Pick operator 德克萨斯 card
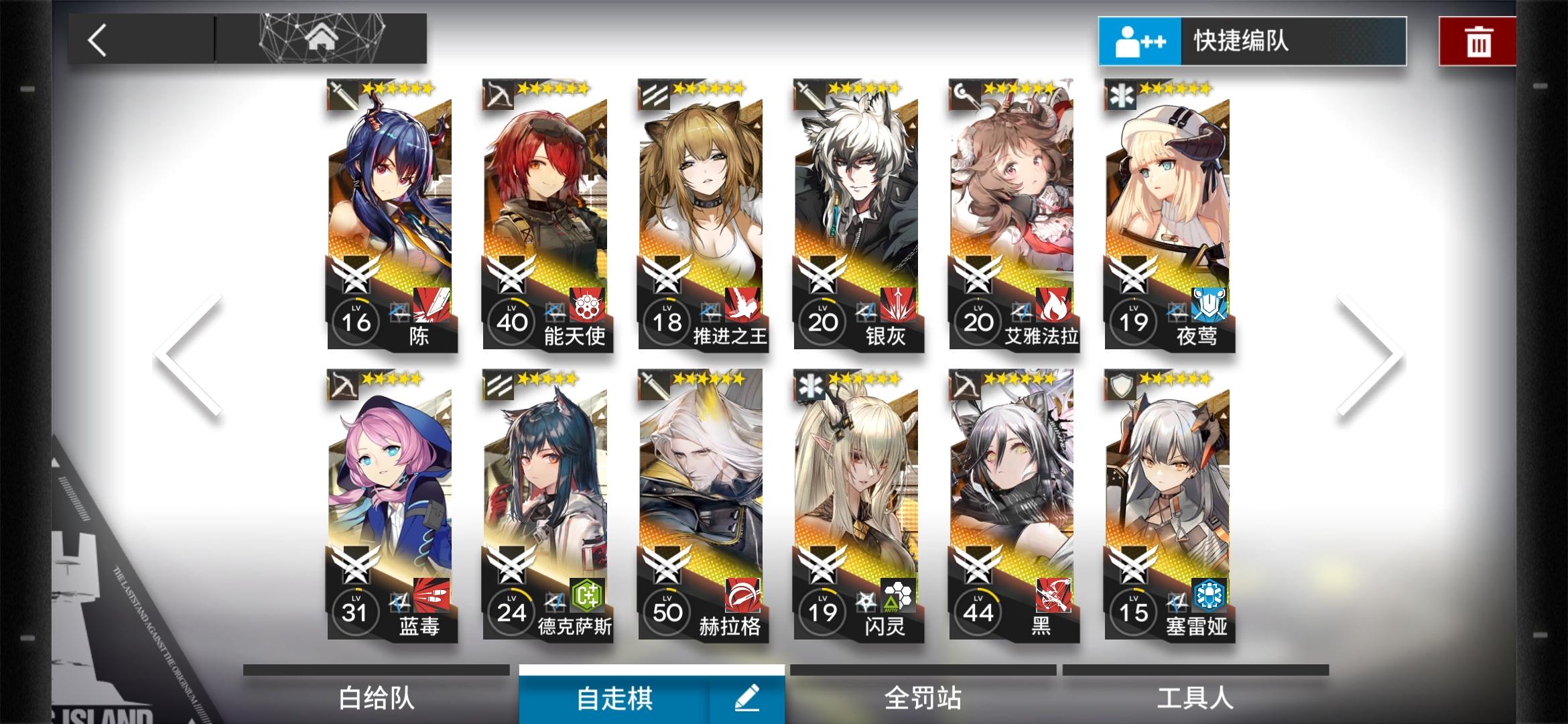 coord(547,506)
